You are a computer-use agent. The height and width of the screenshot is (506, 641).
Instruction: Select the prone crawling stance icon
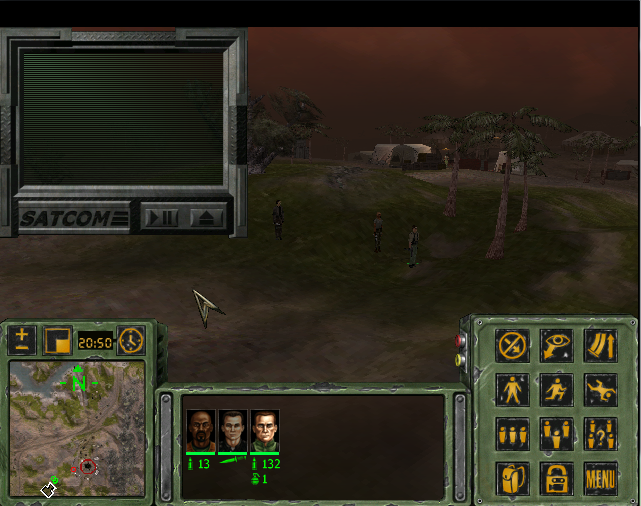click(x=601, y=389)
